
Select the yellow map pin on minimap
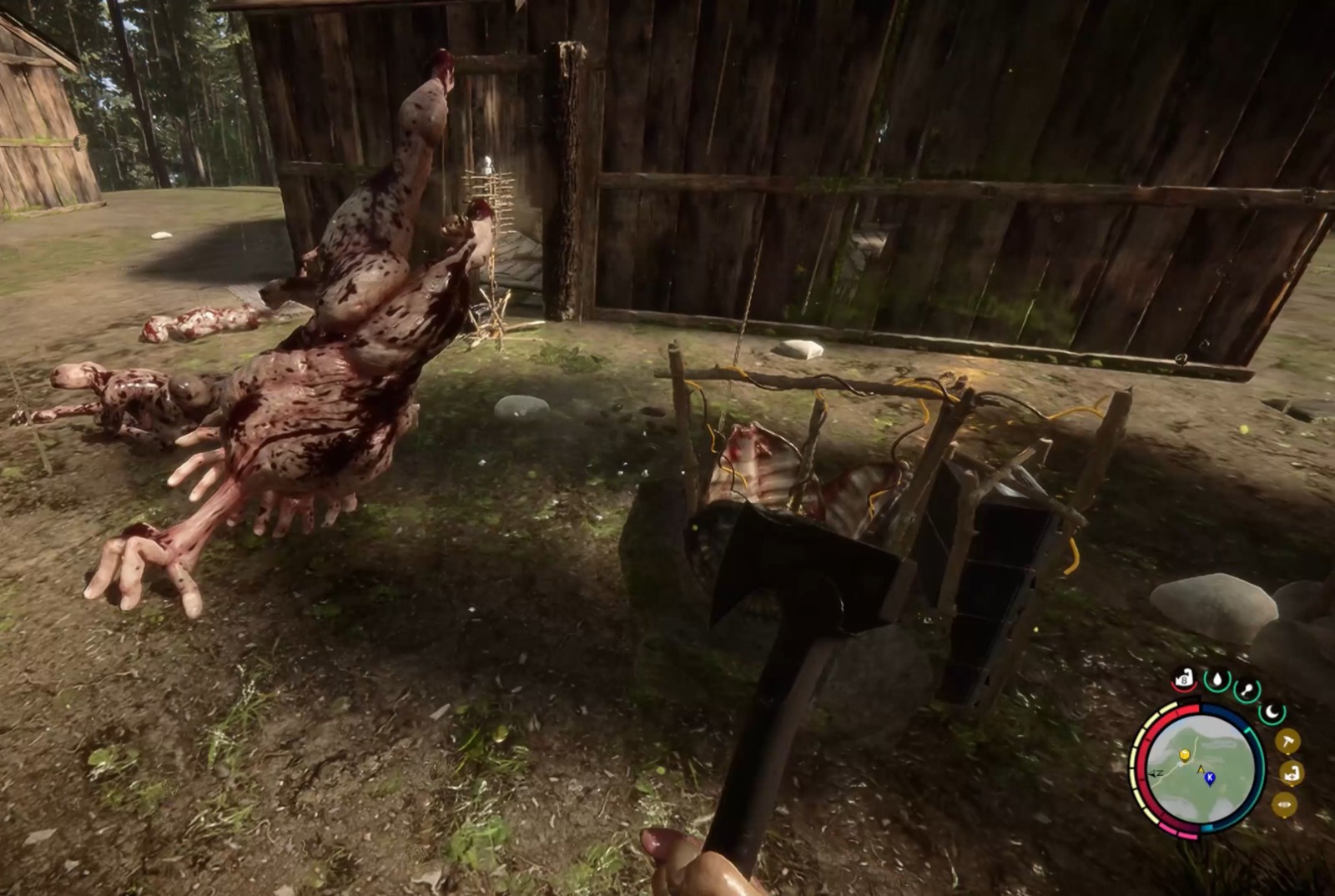(x=1183, y=756)
